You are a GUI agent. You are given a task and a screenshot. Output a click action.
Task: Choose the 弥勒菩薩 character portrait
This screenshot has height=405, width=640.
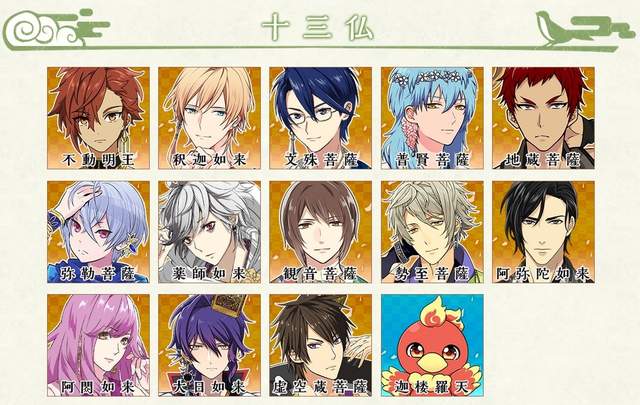coord(98,230)
